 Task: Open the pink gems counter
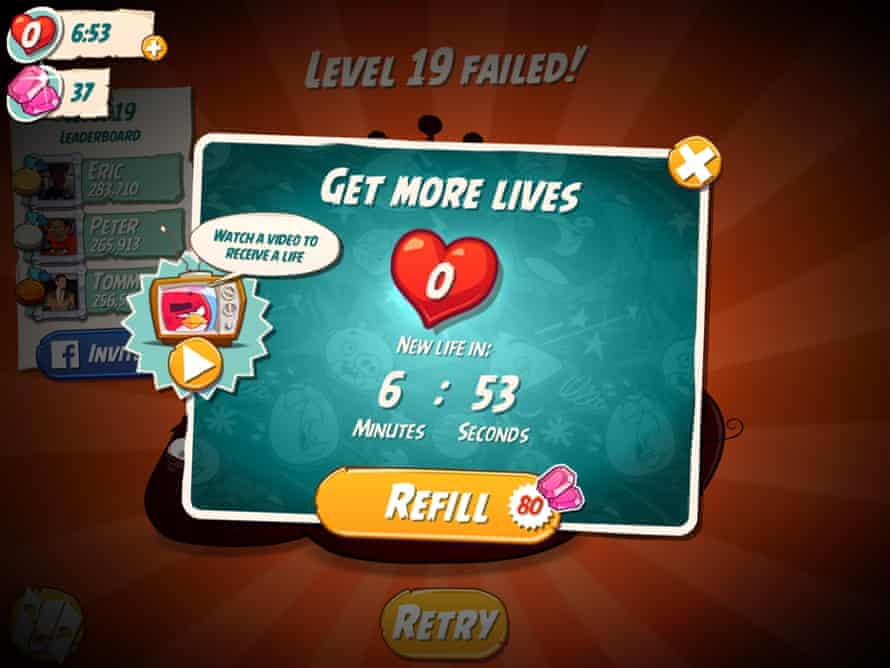[x=60, y=93]
